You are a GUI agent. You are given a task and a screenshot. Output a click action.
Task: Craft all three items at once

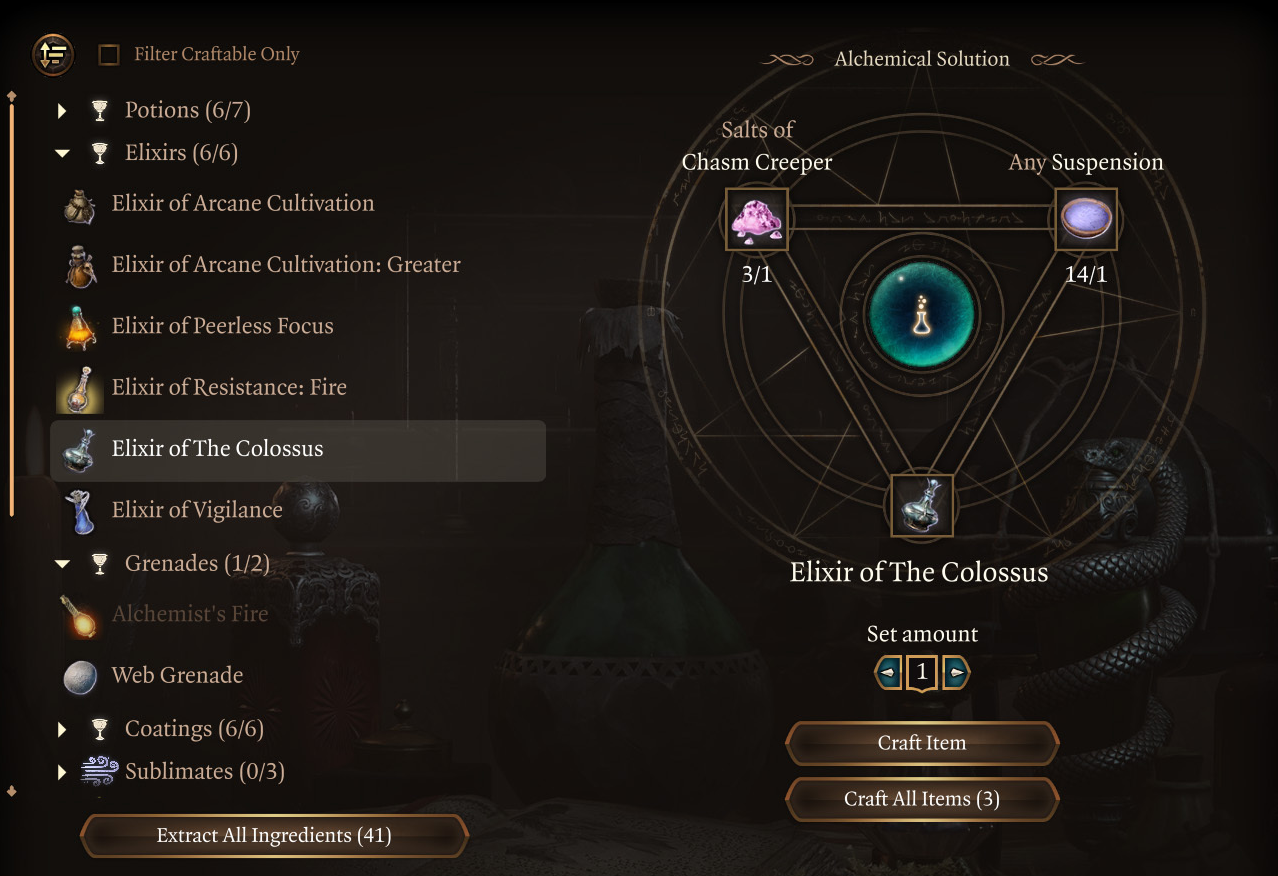[921, 799]
